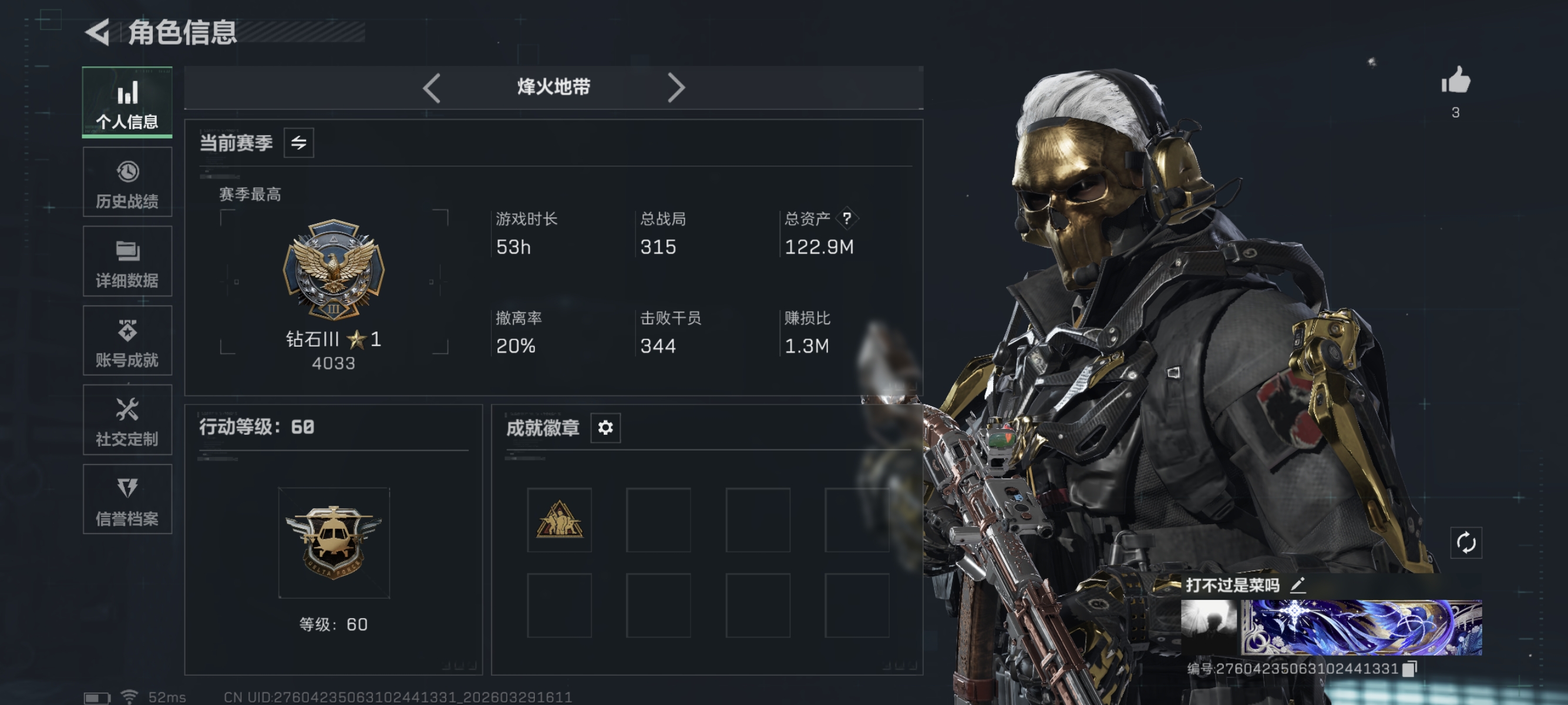Show previous game mode with left arrow
The height and width of the screenshot is (705, 1568).
point(432,88)
